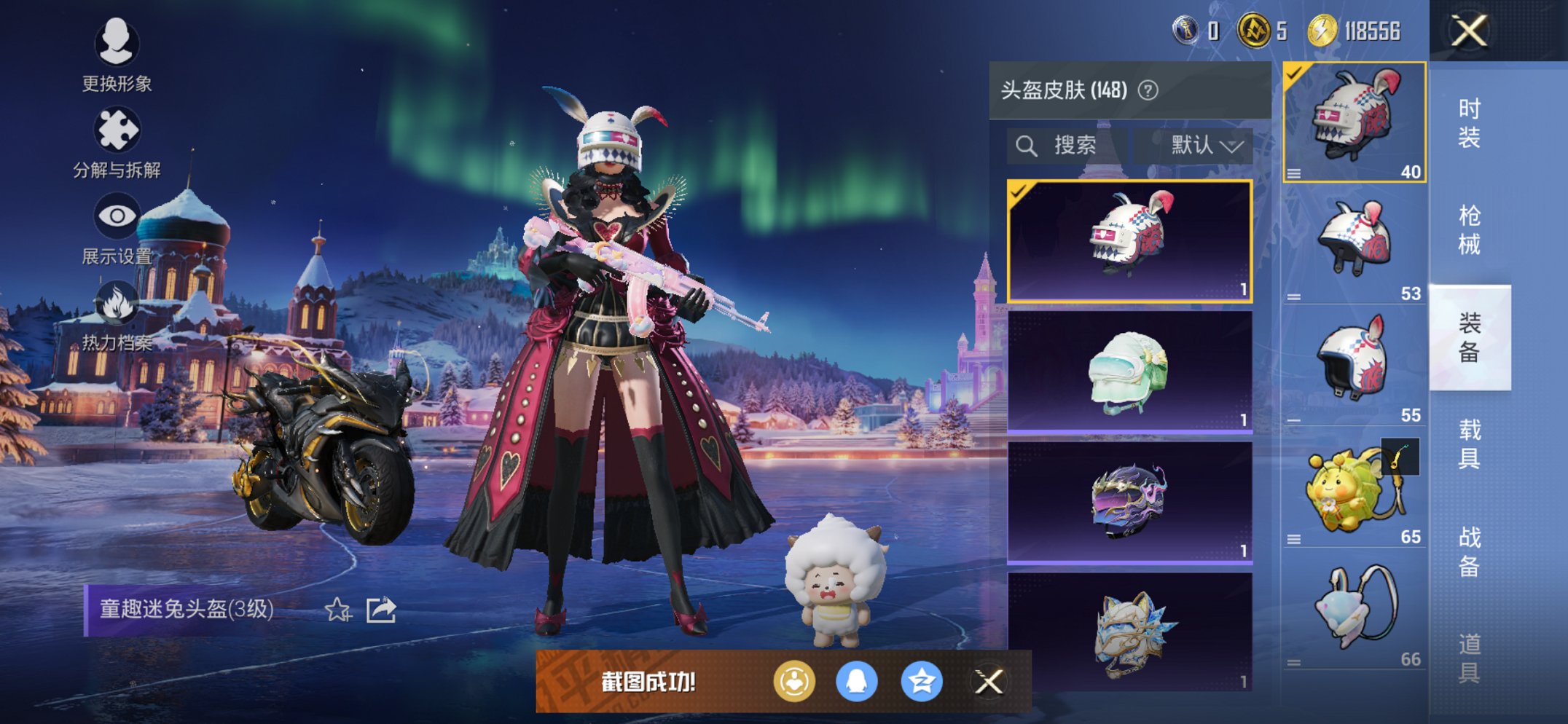Image resolution: width=1568 pixels, height=724 pixels.
Task: Switch to the 战备 combat gear tab
Action: (1469, 551)
